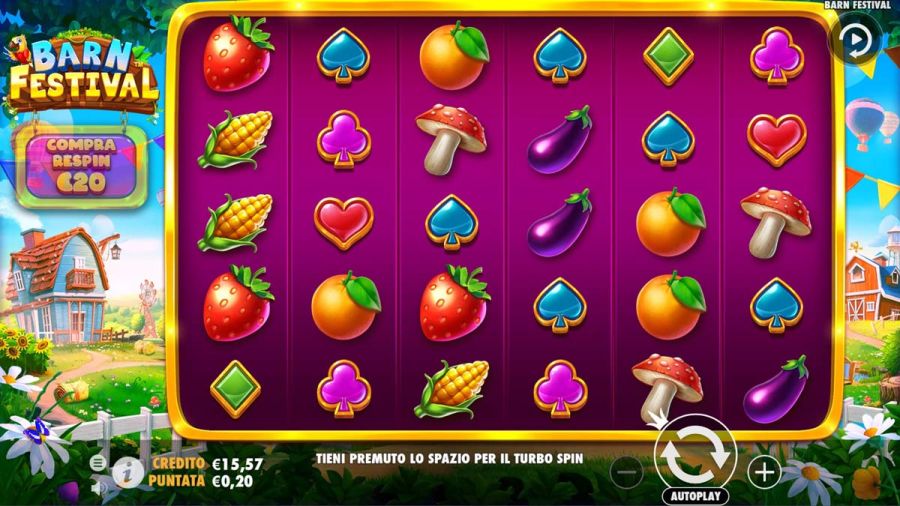The width and height of the screenshot is (900, 506).
Task: Decrease the bet with the minus button
Action: coord(626,472)
